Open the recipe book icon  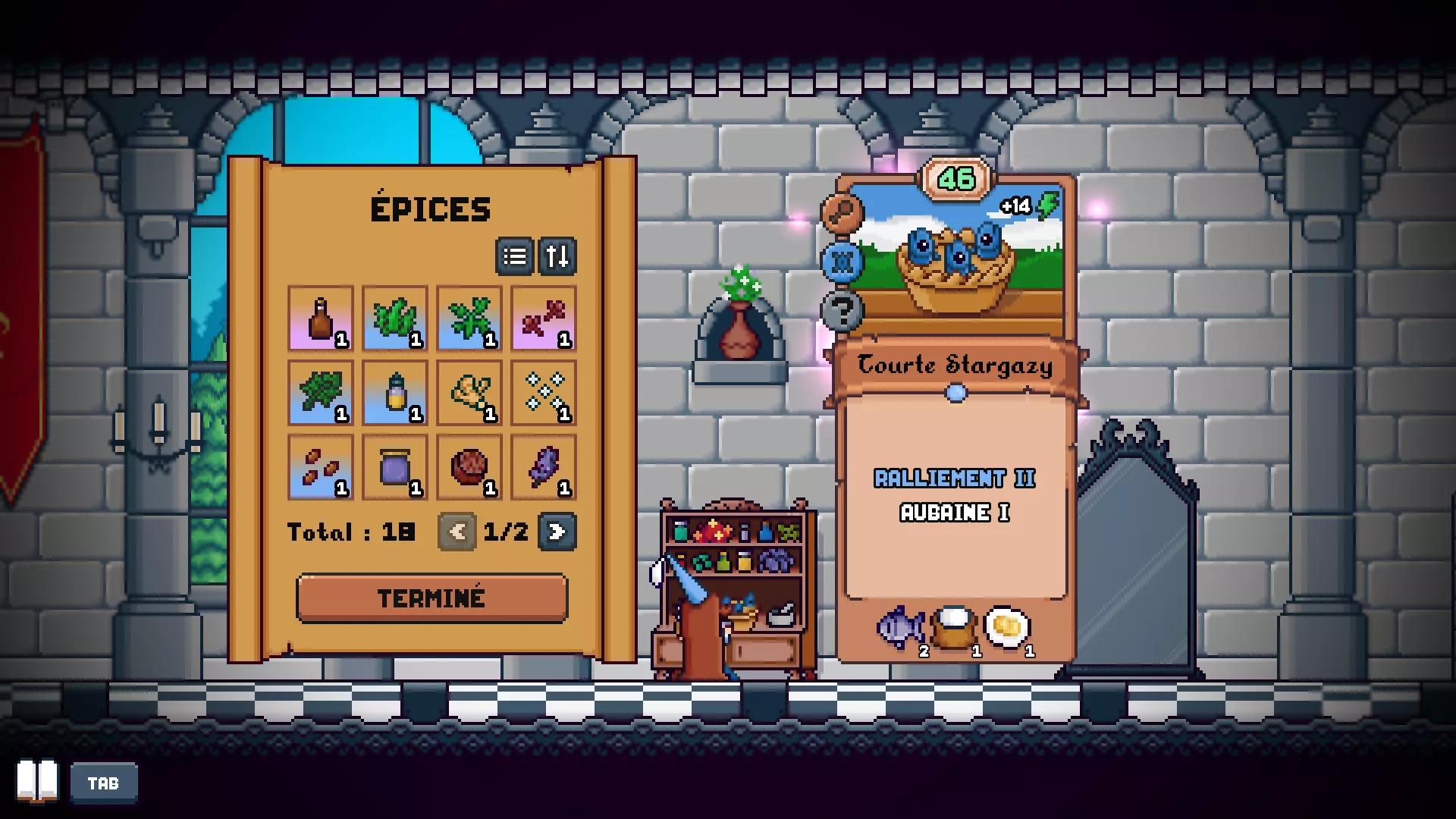click(37, 781)
